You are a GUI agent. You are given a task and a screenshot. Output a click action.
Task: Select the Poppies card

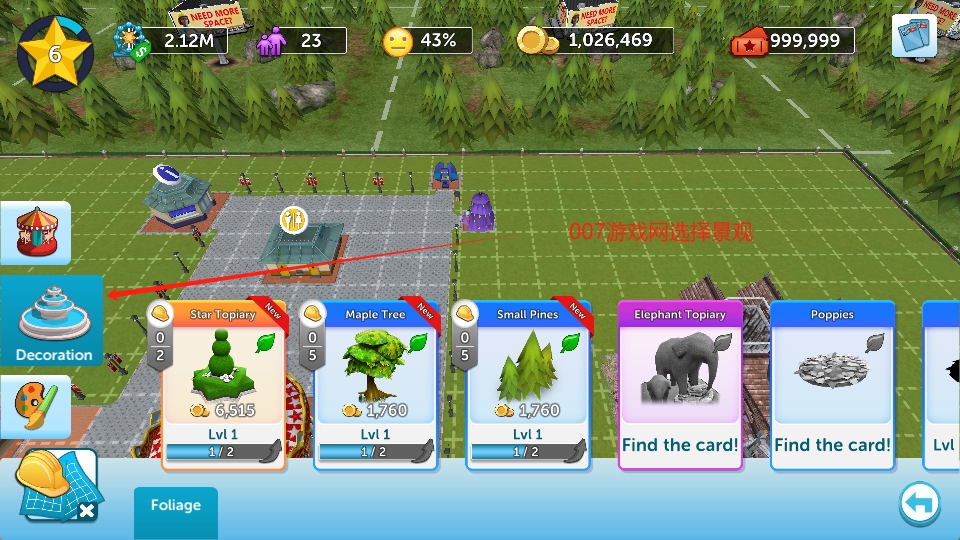click(832, 385)
